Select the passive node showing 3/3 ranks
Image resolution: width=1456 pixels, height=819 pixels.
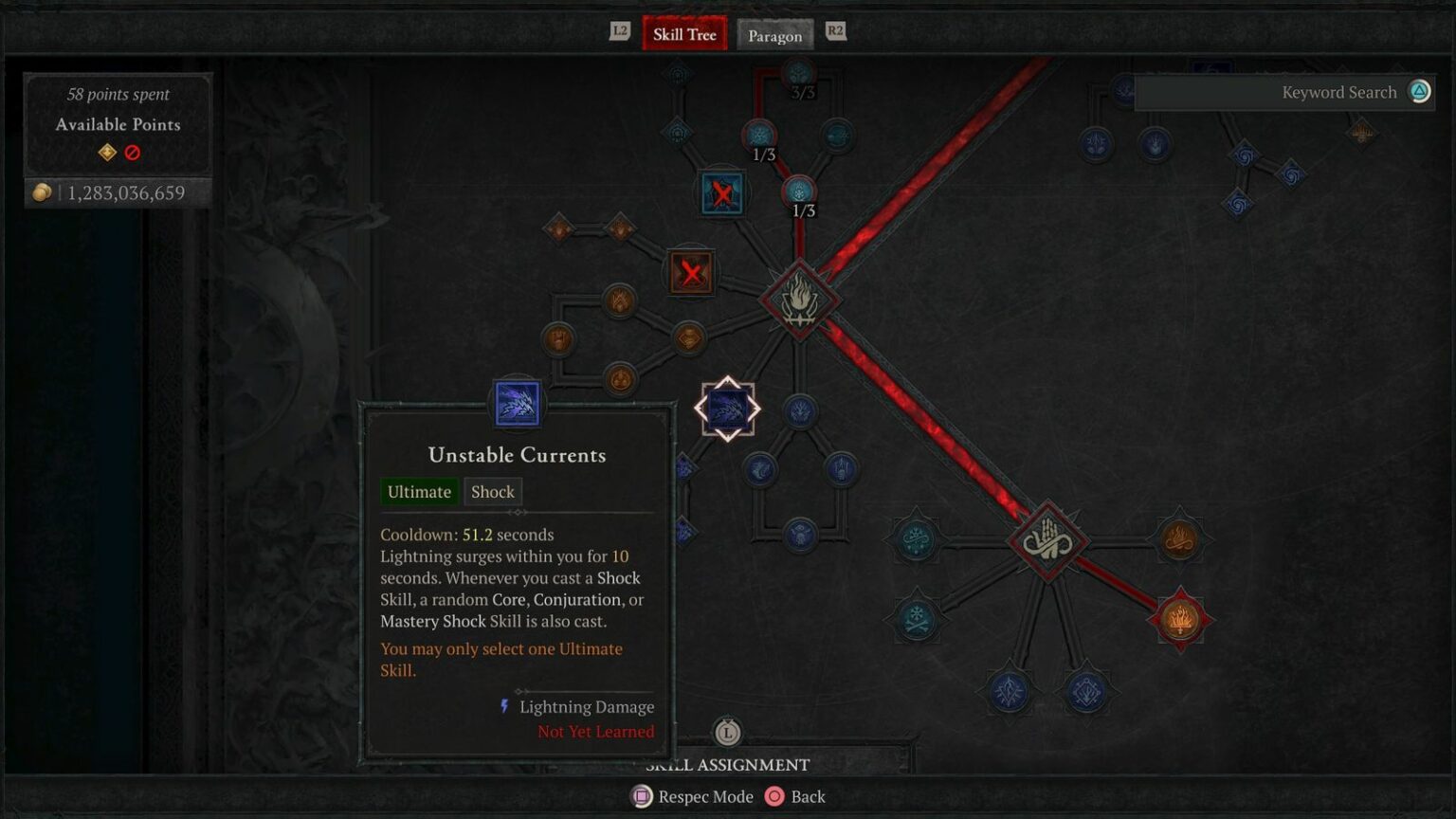tap(799, 73)
